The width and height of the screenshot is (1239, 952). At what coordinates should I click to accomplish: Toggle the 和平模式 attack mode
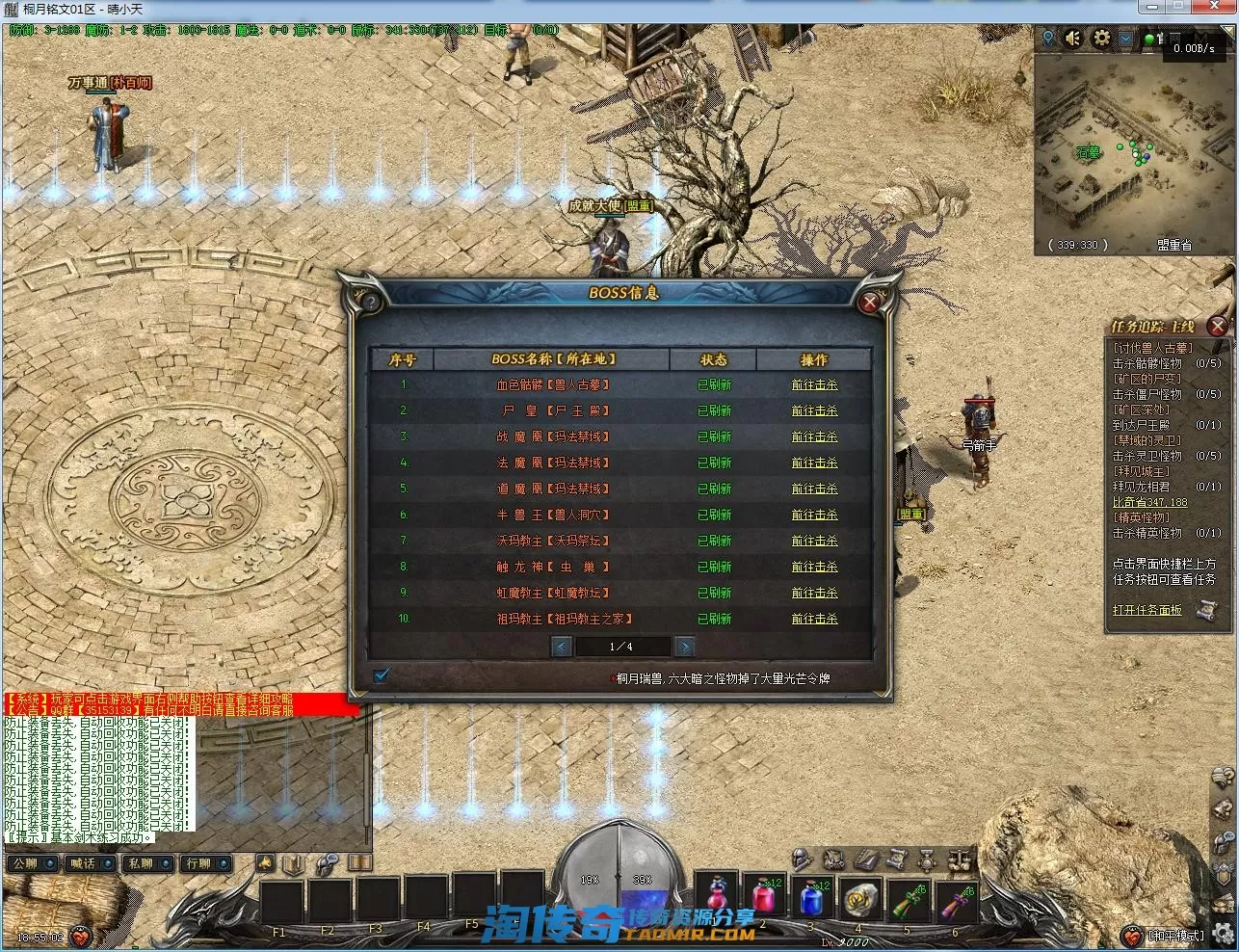click(1176, 936)
